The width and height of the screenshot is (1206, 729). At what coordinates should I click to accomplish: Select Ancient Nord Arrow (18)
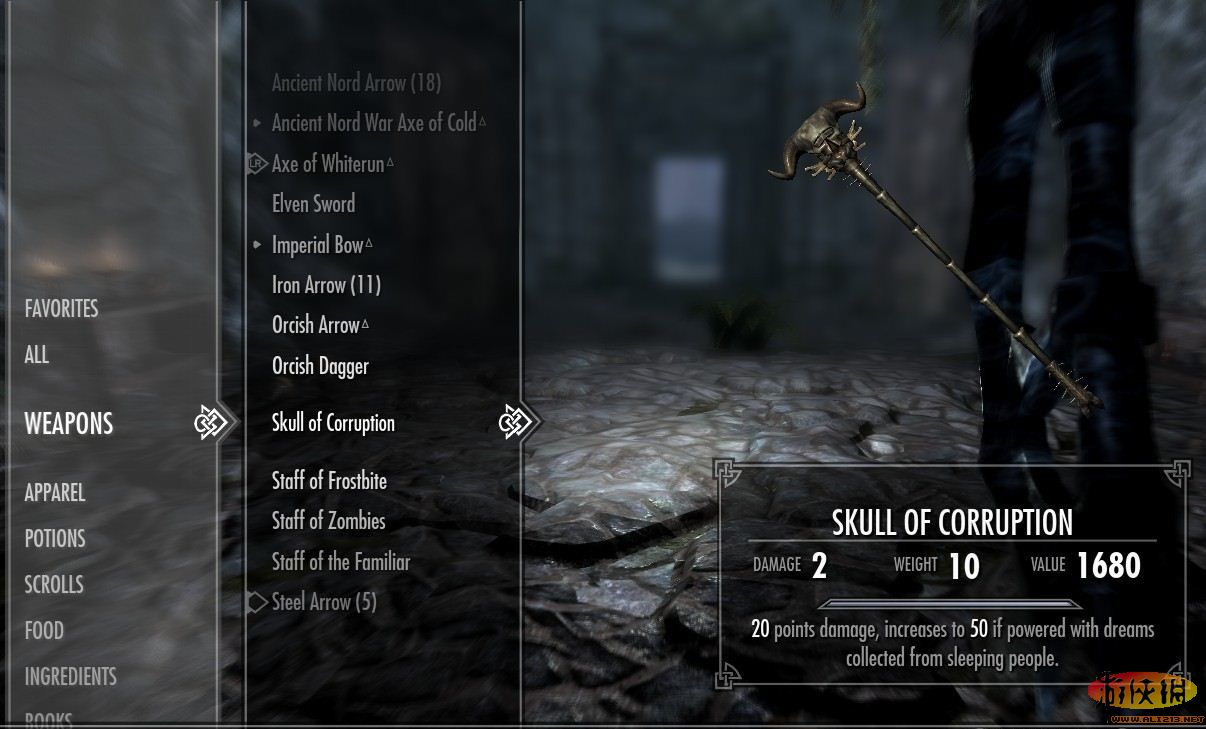pos(356,83)
